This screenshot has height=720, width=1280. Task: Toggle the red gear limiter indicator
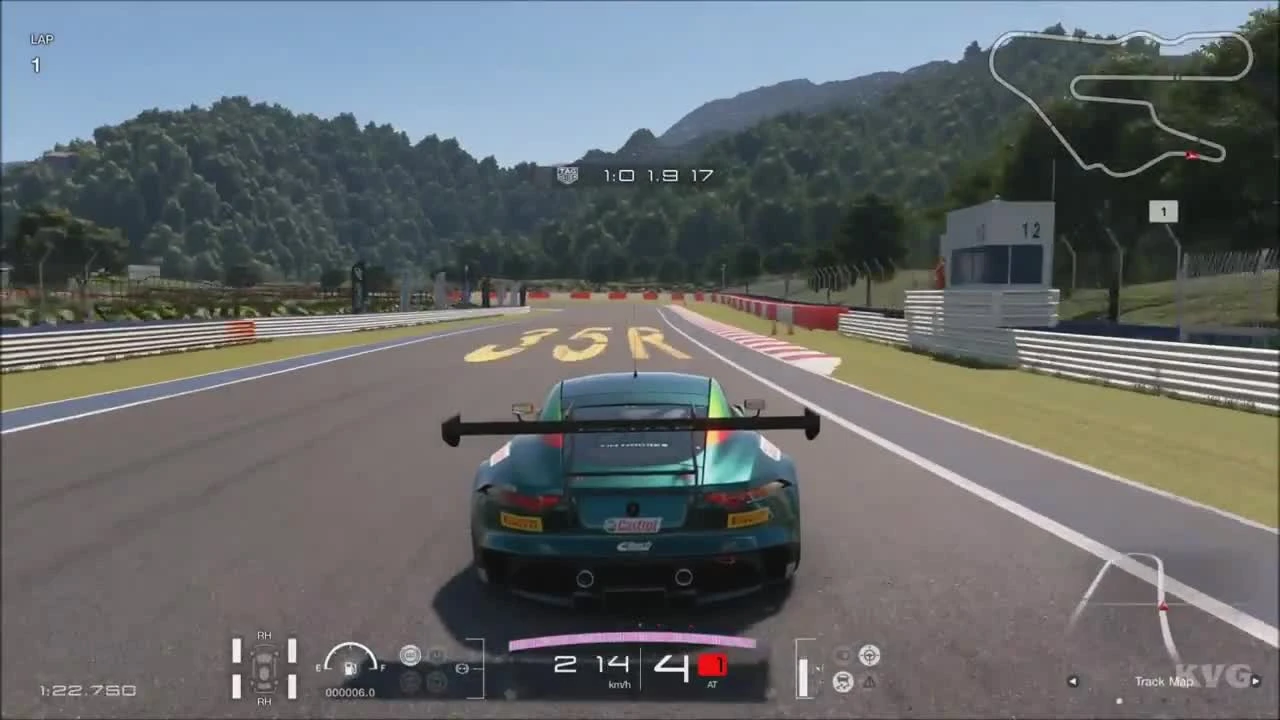tap(711, 663)
